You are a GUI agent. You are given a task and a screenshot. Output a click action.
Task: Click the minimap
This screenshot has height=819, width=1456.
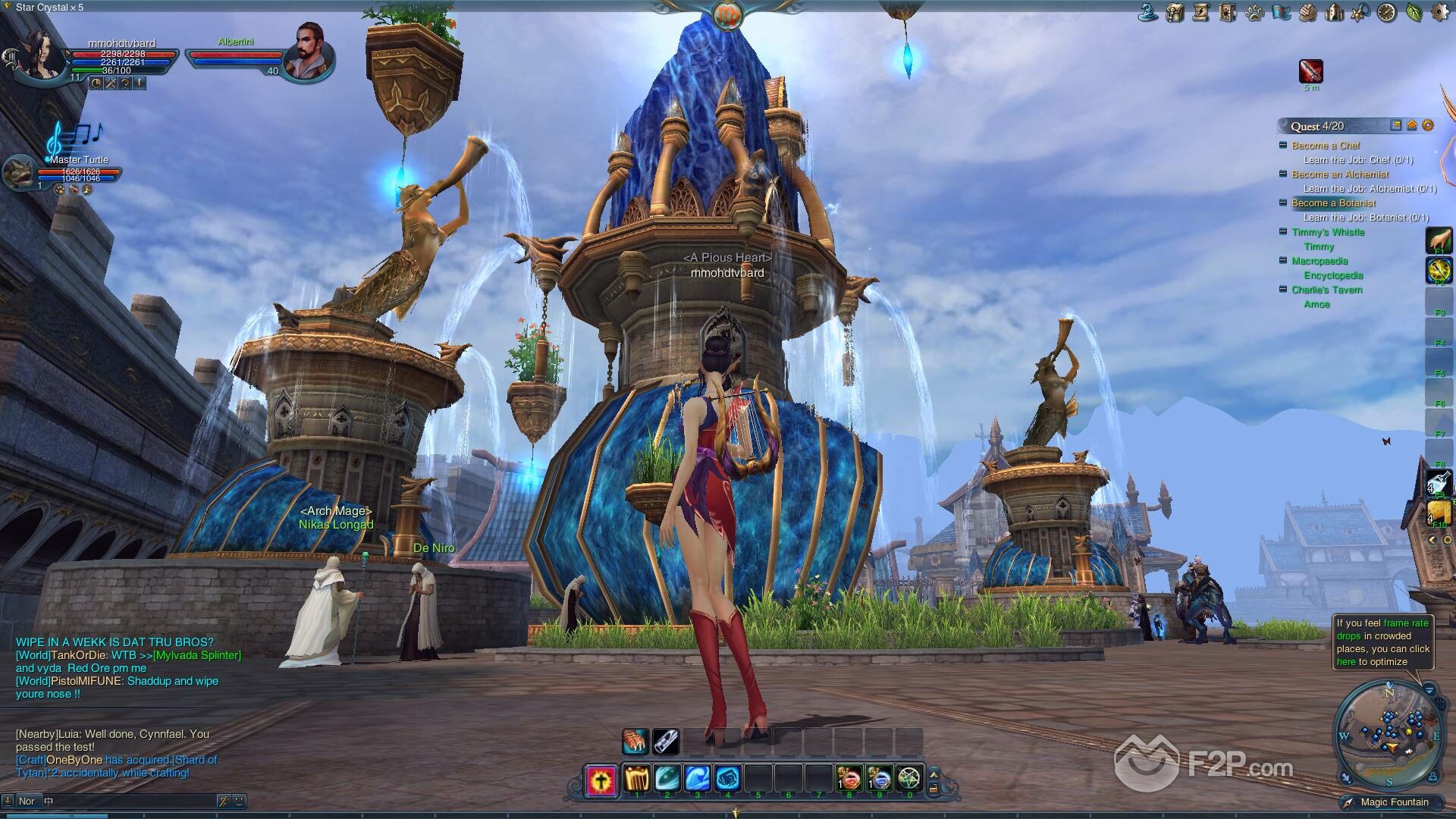coord(1389,734)
